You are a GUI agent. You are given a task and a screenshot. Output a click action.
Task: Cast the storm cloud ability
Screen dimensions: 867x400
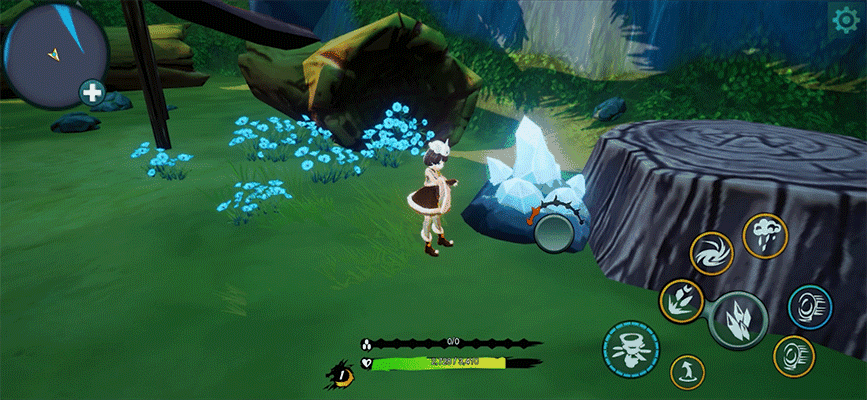click(x=765, y=237)
